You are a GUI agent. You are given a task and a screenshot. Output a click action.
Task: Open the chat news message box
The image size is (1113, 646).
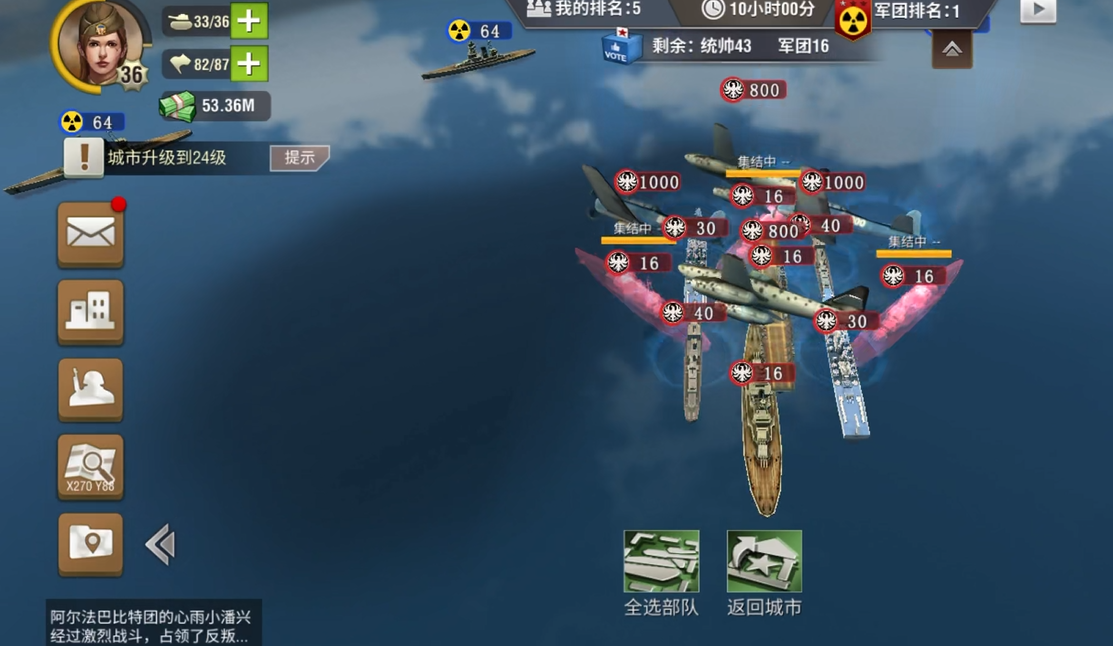150,625
